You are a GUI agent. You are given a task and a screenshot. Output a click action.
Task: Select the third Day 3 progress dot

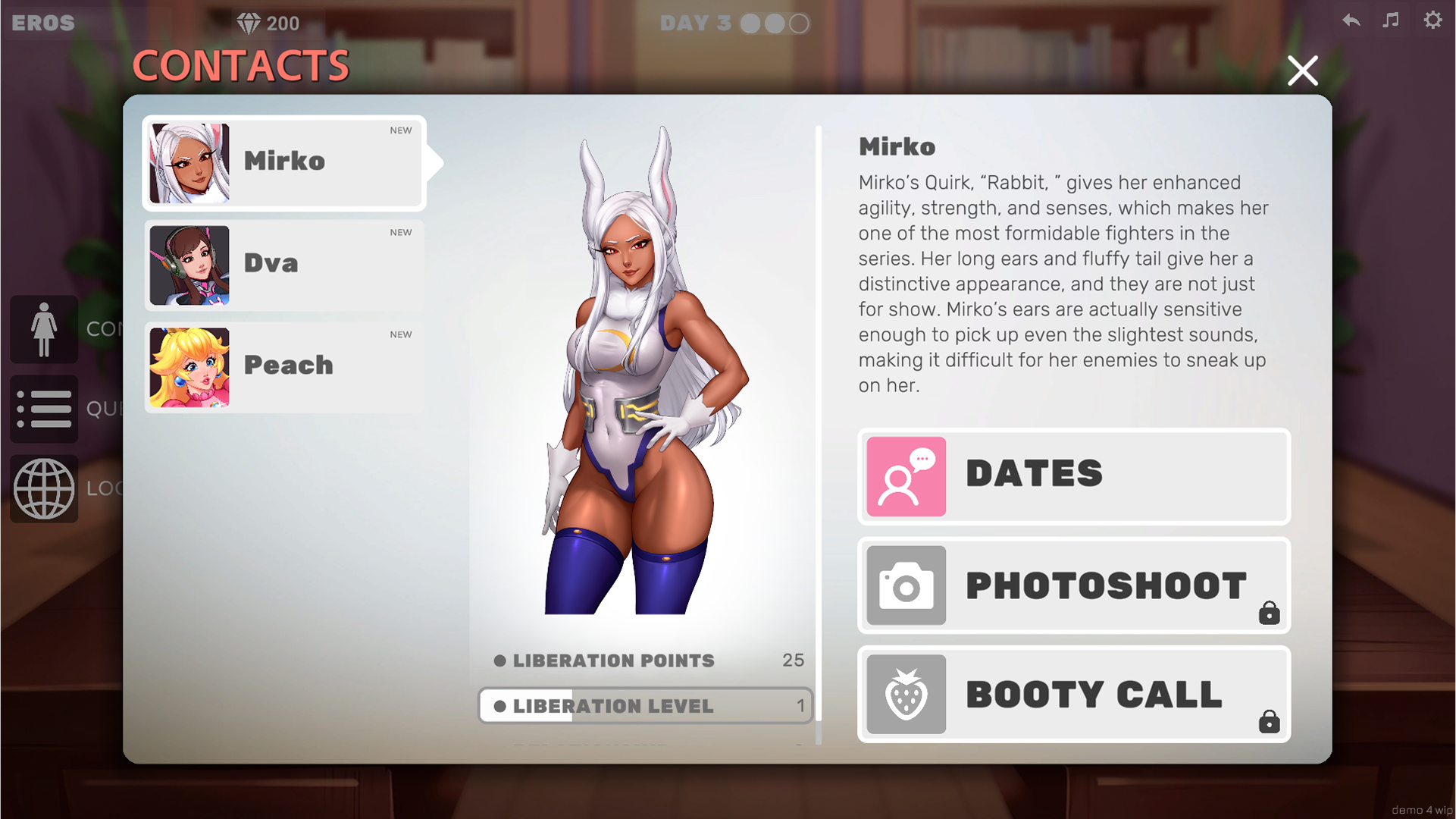tap(797, 24)
